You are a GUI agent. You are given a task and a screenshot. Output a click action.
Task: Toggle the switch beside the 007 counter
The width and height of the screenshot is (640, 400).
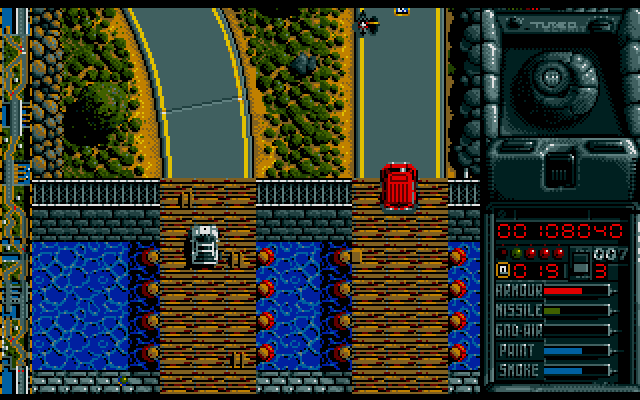[579, 265]
